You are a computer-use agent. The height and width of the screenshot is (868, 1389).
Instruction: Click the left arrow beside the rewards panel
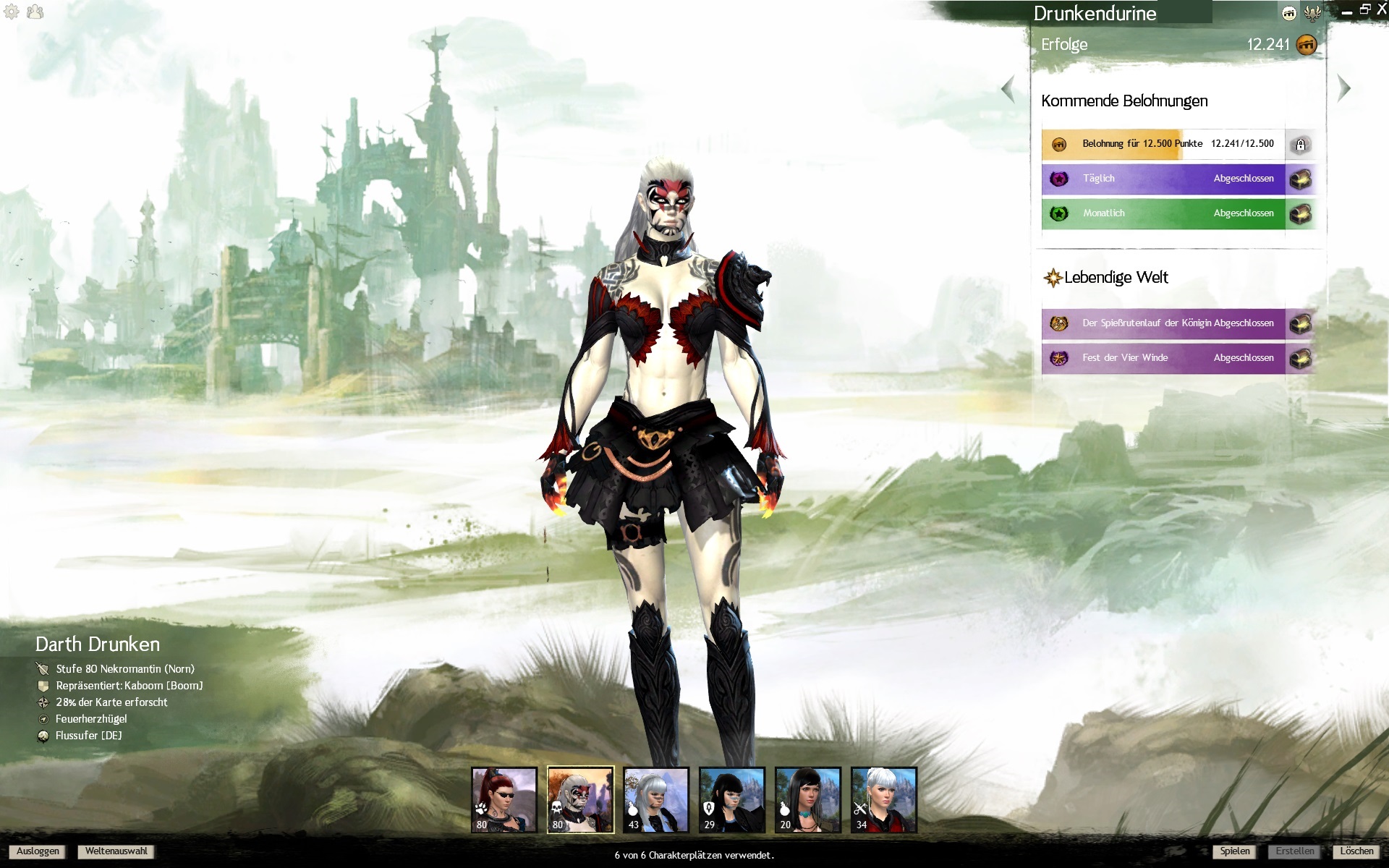(x=1008, y=90)
